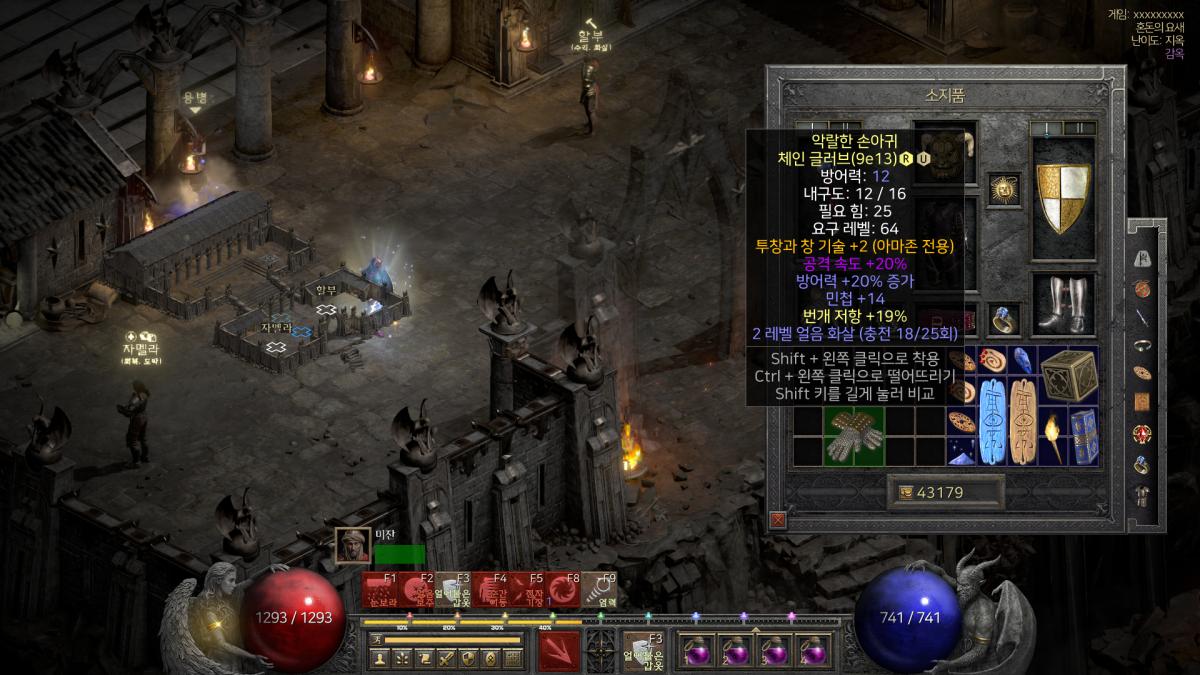Screen dimensions: 1200x675
Task: Open the right-click Frozen Armor skill selector
Action: tap(641, 650)
